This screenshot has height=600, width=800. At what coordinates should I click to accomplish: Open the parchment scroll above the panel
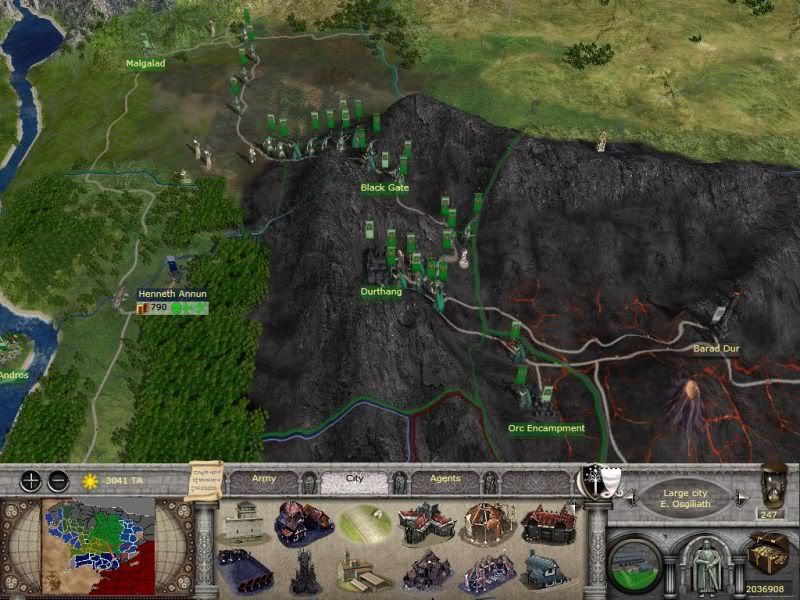(x=203, y=478)
